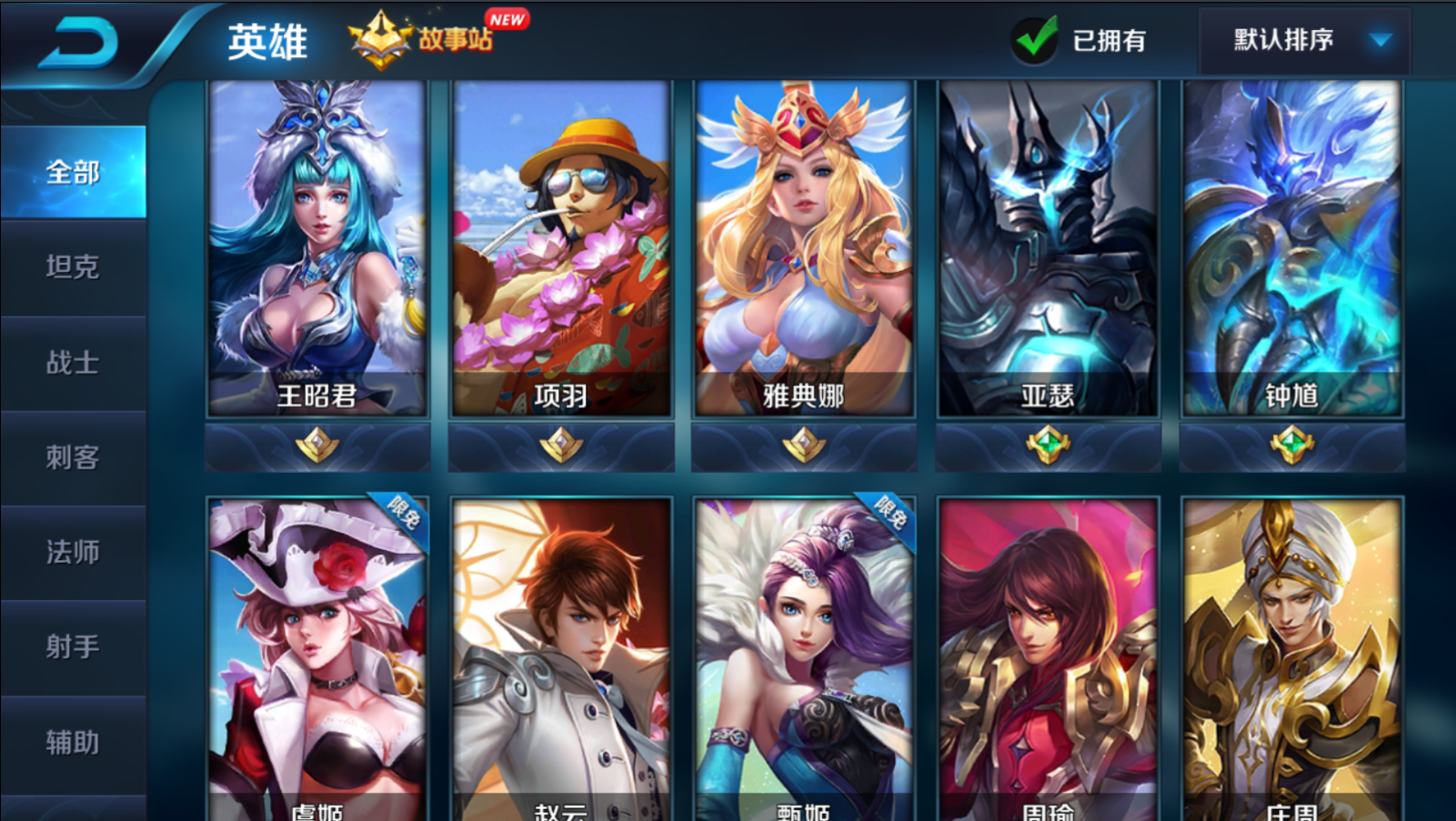This screenshot has height=821, width=1456.
Task: View the 亚瑟 hero card
Action: pyautogui.click(x=1048, y=248)
